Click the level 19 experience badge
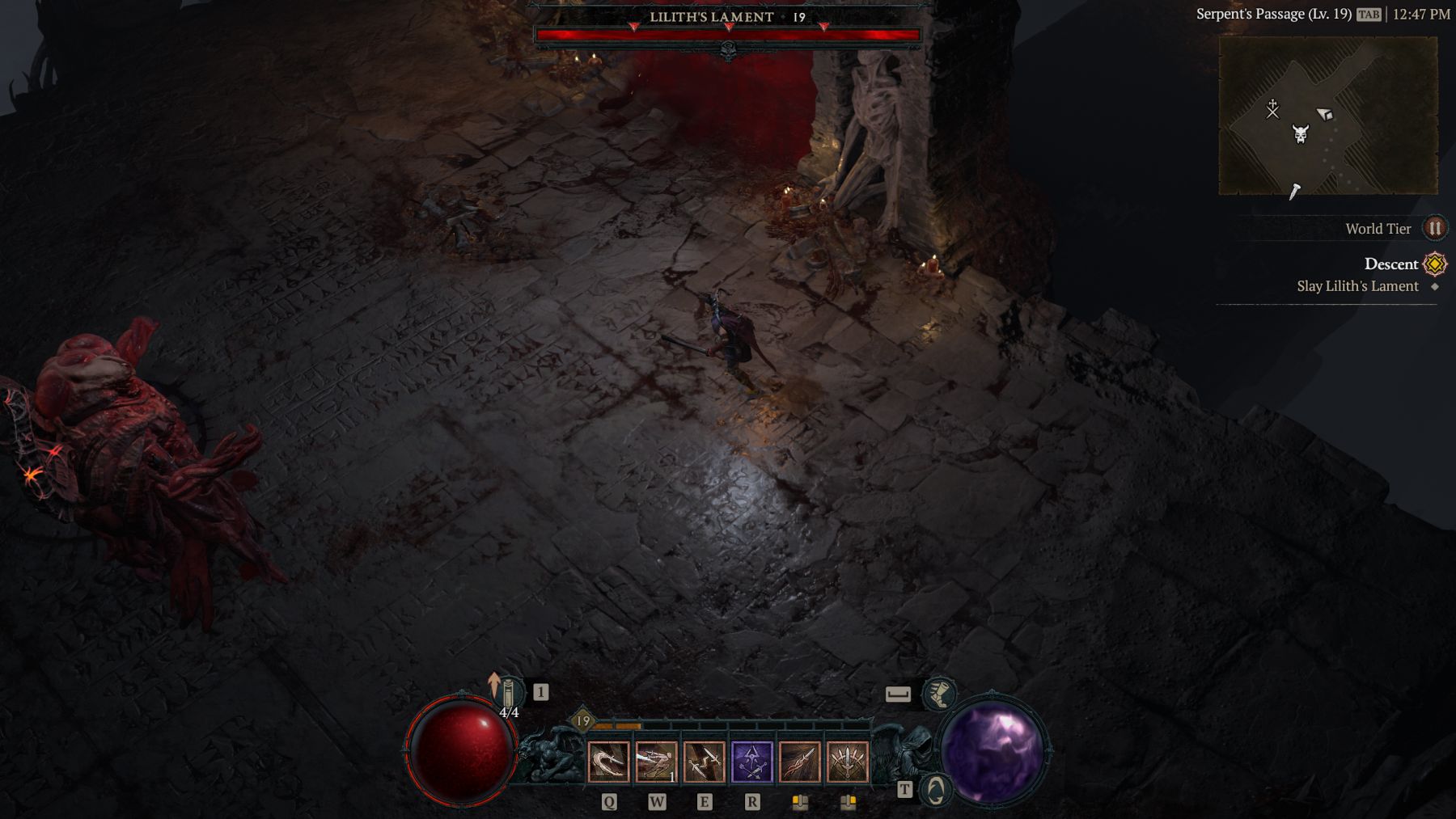 click(x=582, y=720)
